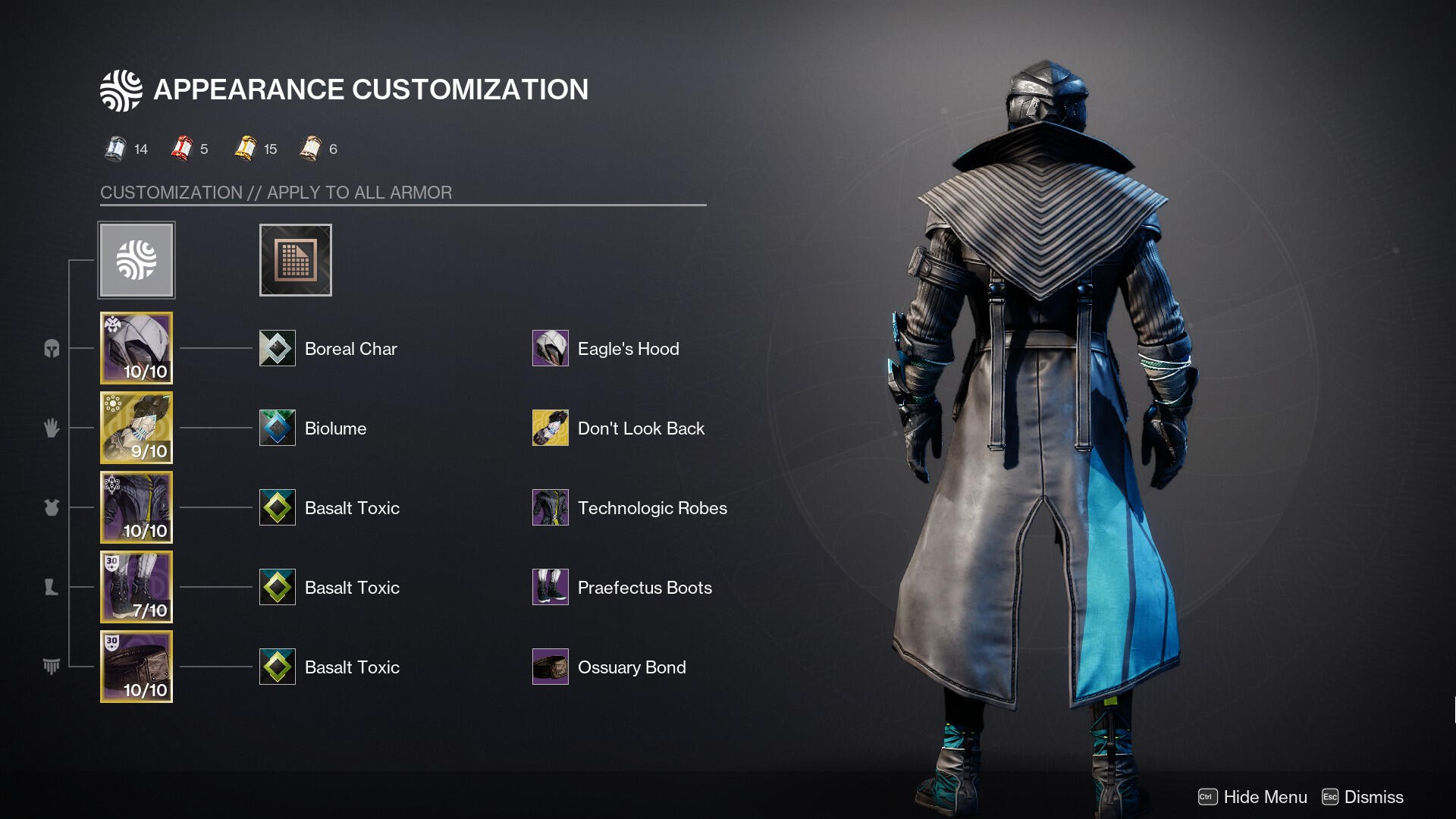Select the helmet armor slot

[136, 348]
